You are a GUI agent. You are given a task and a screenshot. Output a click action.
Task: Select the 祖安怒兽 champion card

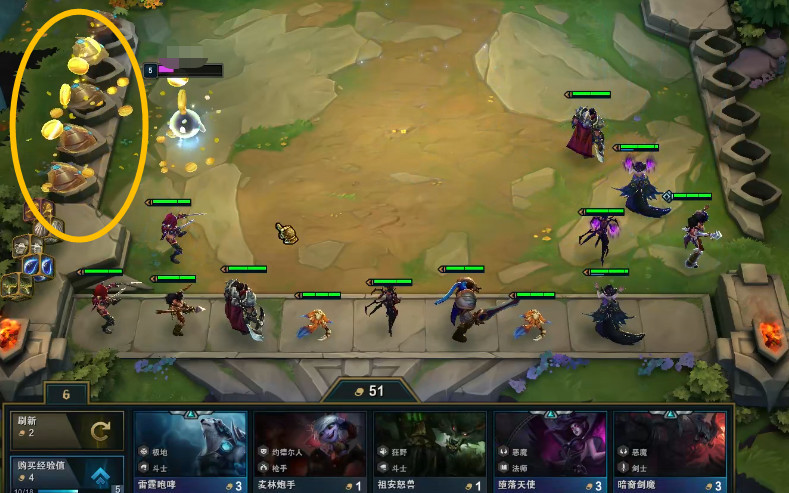pos(430,451)
